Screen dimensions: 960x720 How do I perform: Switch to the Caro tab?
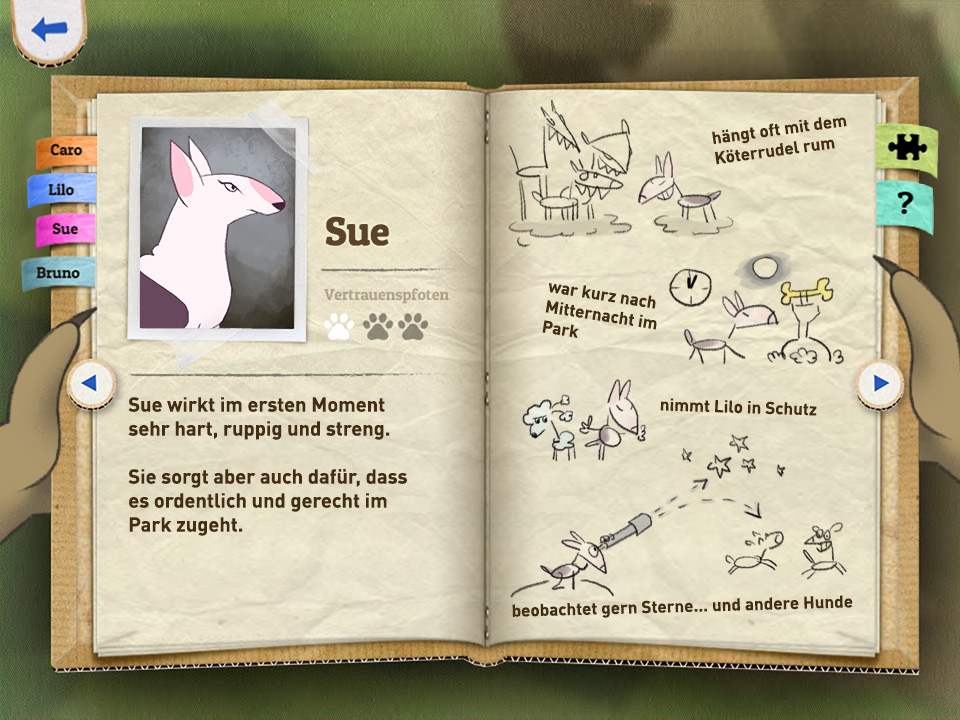[x=67, y=150]
